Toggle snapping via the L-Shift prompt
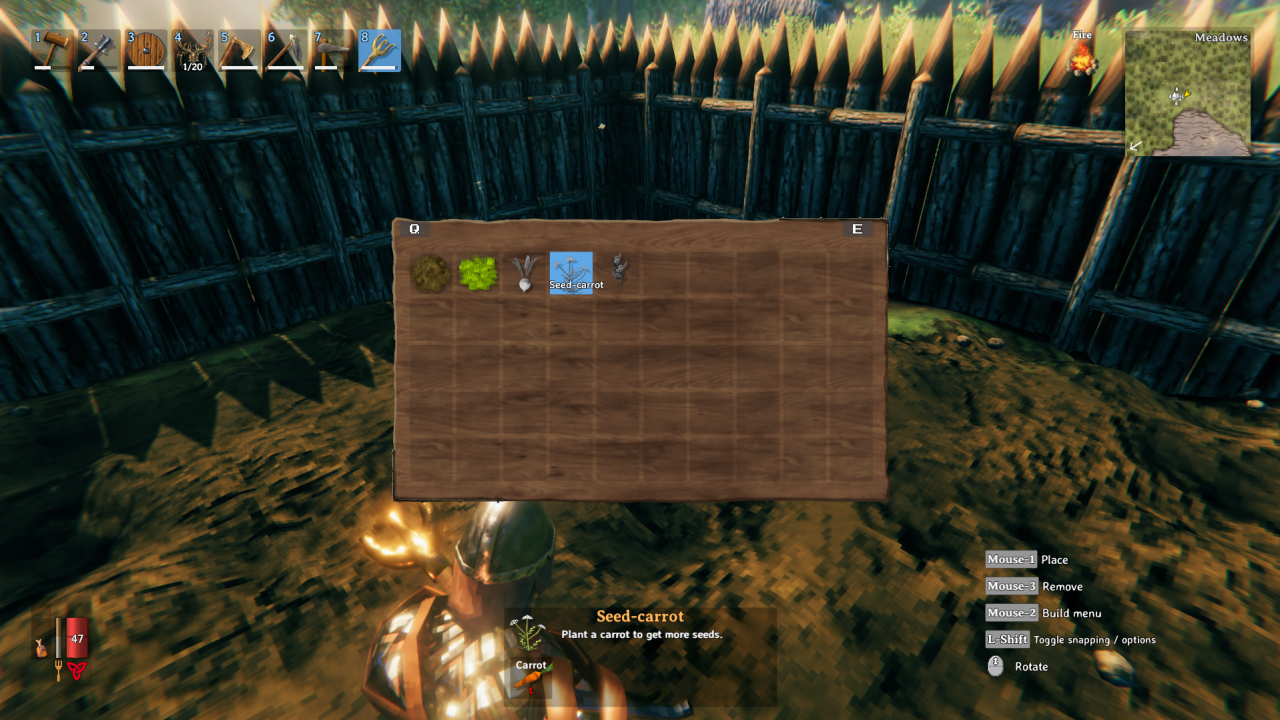 1007,639
